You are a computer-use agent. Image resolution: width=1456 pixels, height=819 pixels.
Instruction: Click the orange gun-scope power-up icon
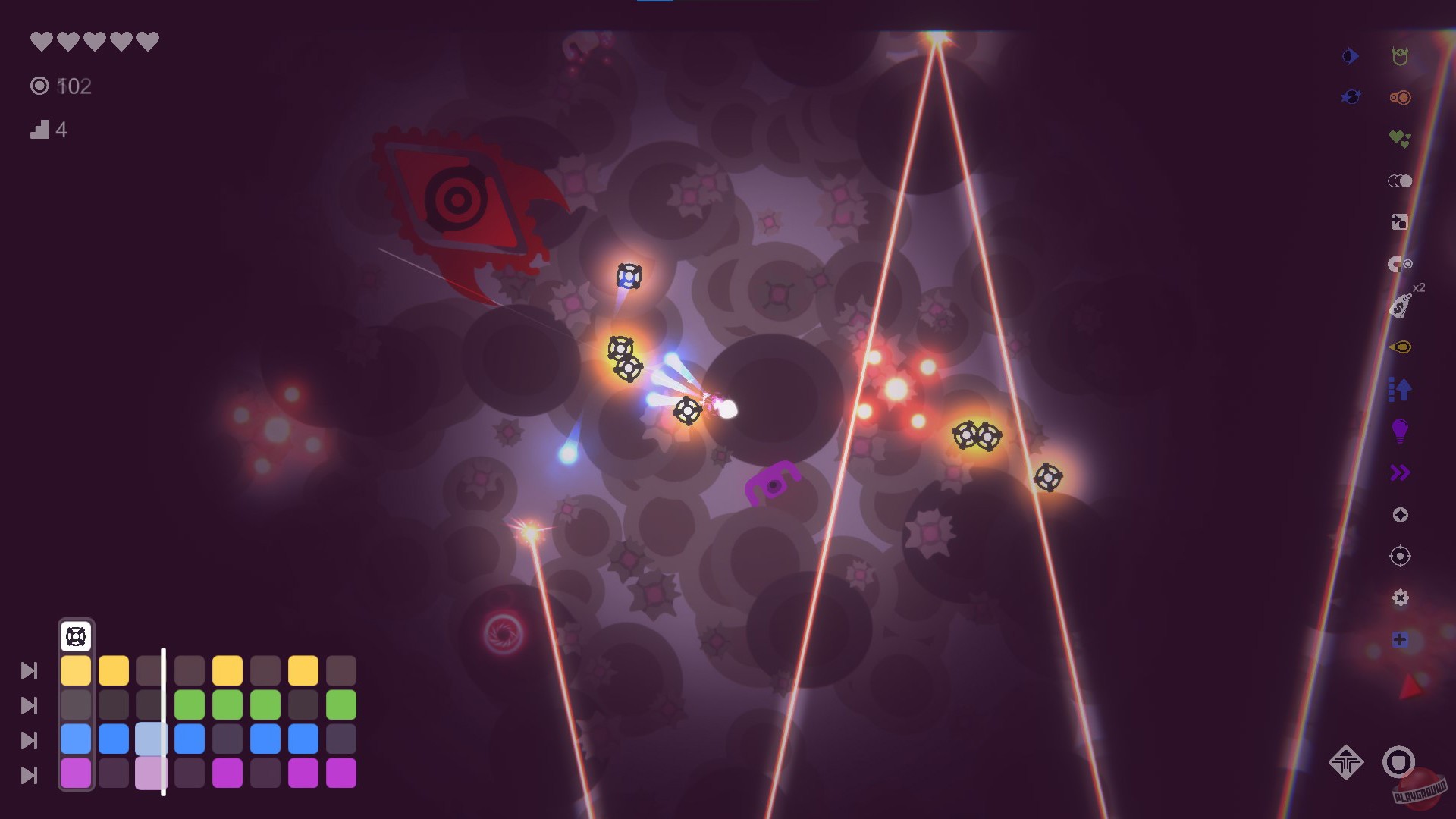[x=1401, y=97]
